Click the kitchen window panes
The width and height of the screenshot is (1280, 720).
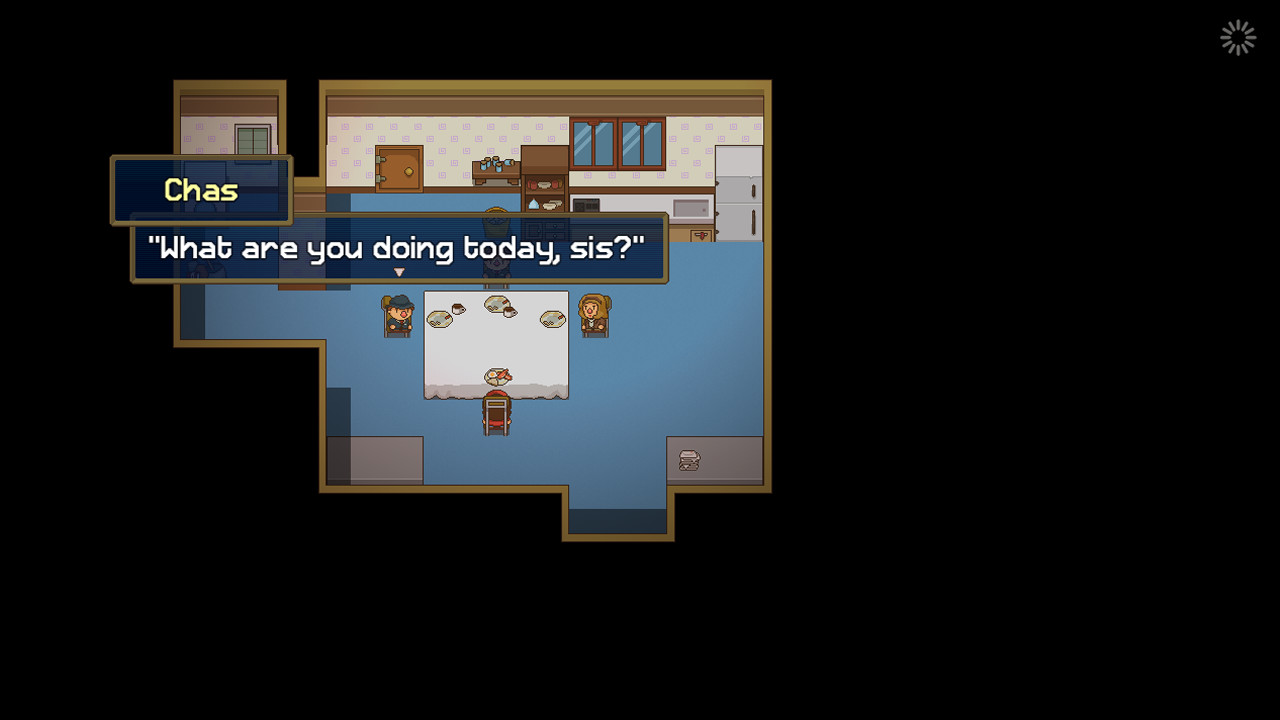(x=619, y=142)
